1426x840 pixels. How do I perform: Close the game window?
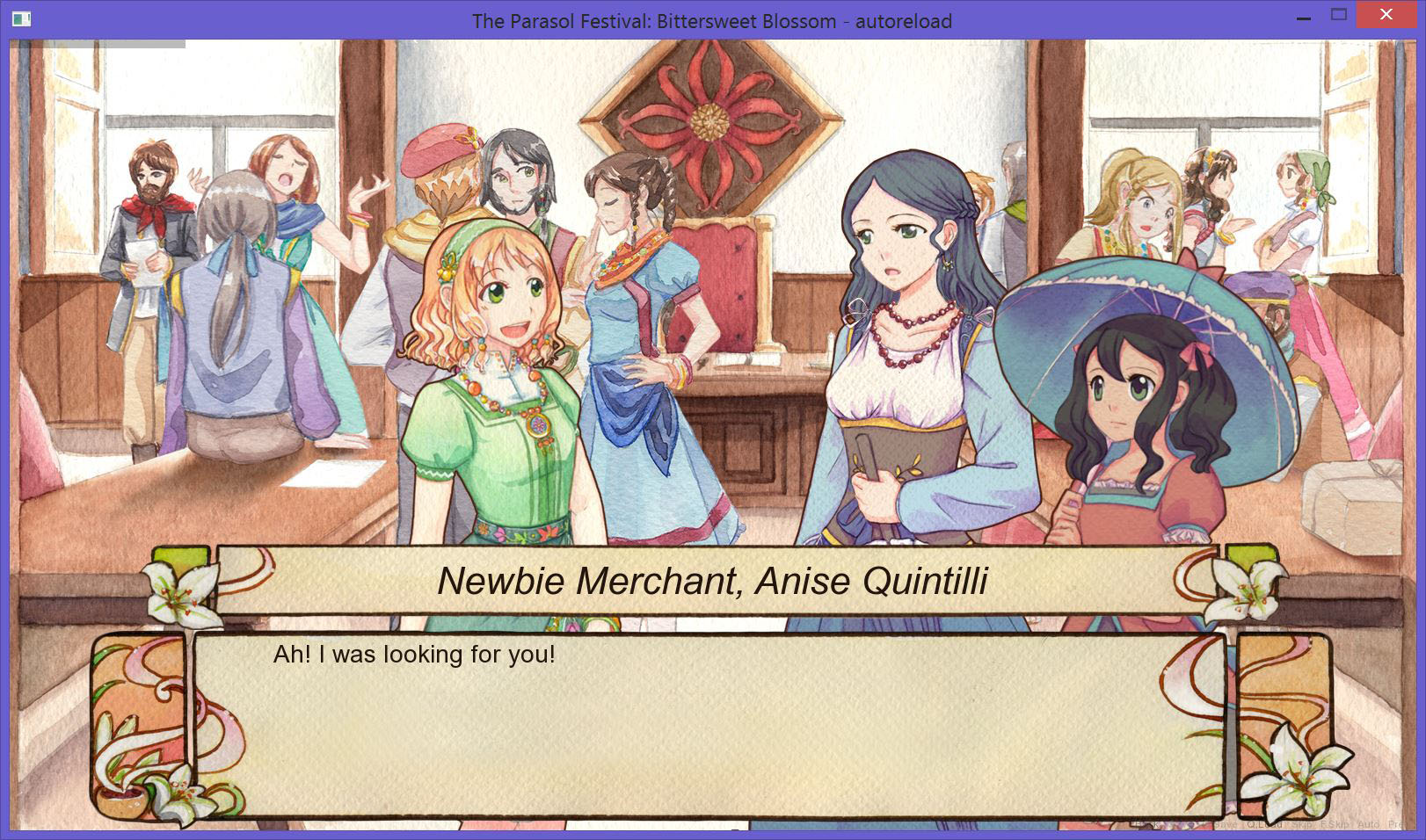coord(1386,15)
